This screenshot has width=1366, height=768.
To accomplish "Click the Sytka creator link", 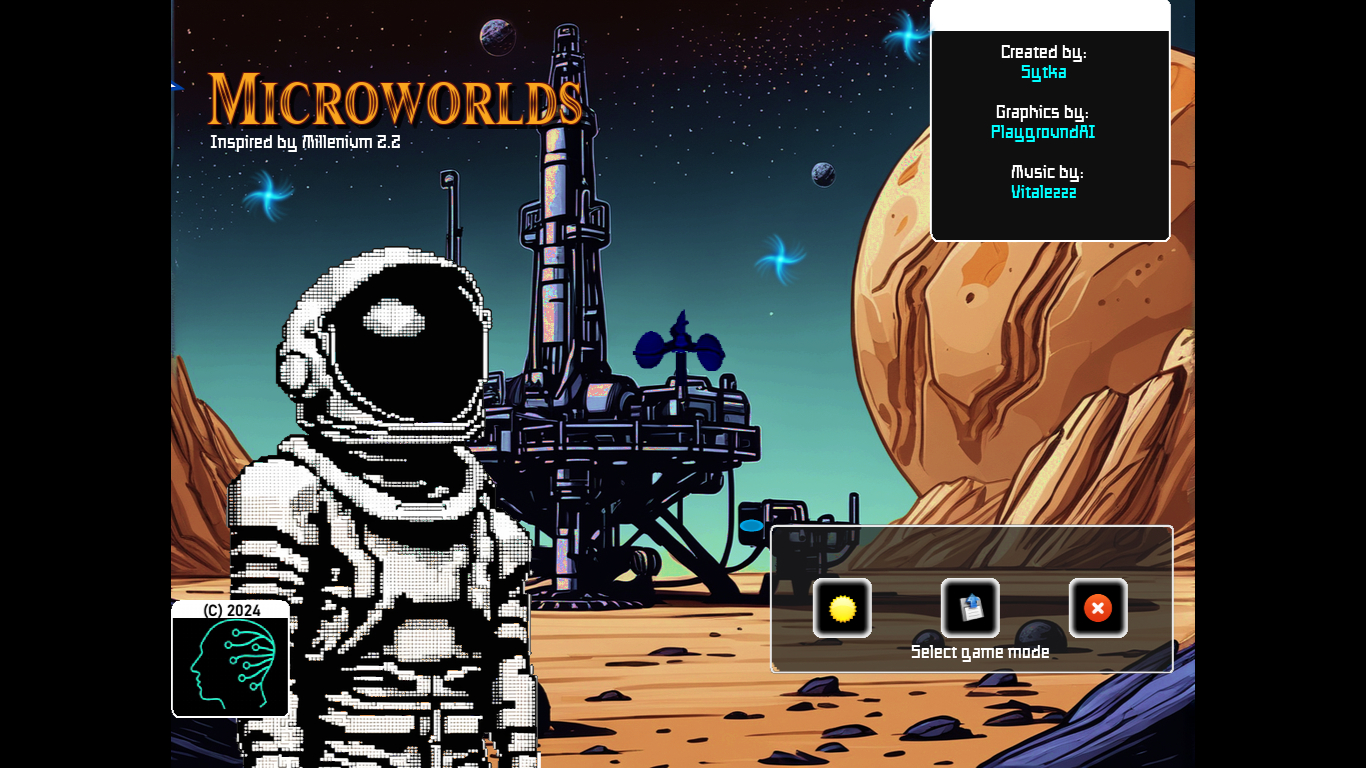I will click(1043, 72).
